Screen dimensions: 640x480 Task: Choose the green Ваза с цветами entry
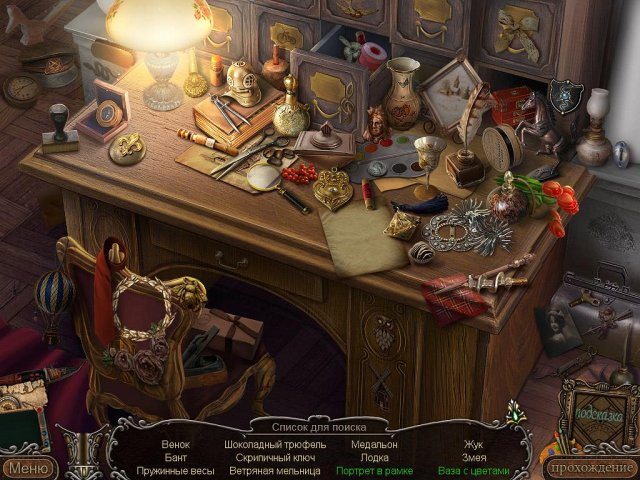(473, 470)
